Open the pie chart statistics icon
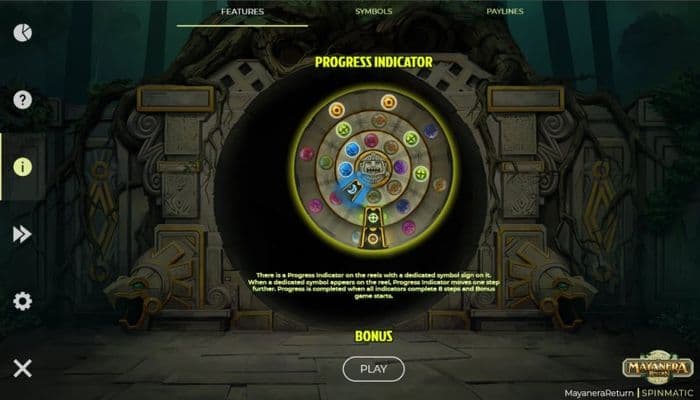The height and width of the screenshot is (400, 700). point(22,32)
